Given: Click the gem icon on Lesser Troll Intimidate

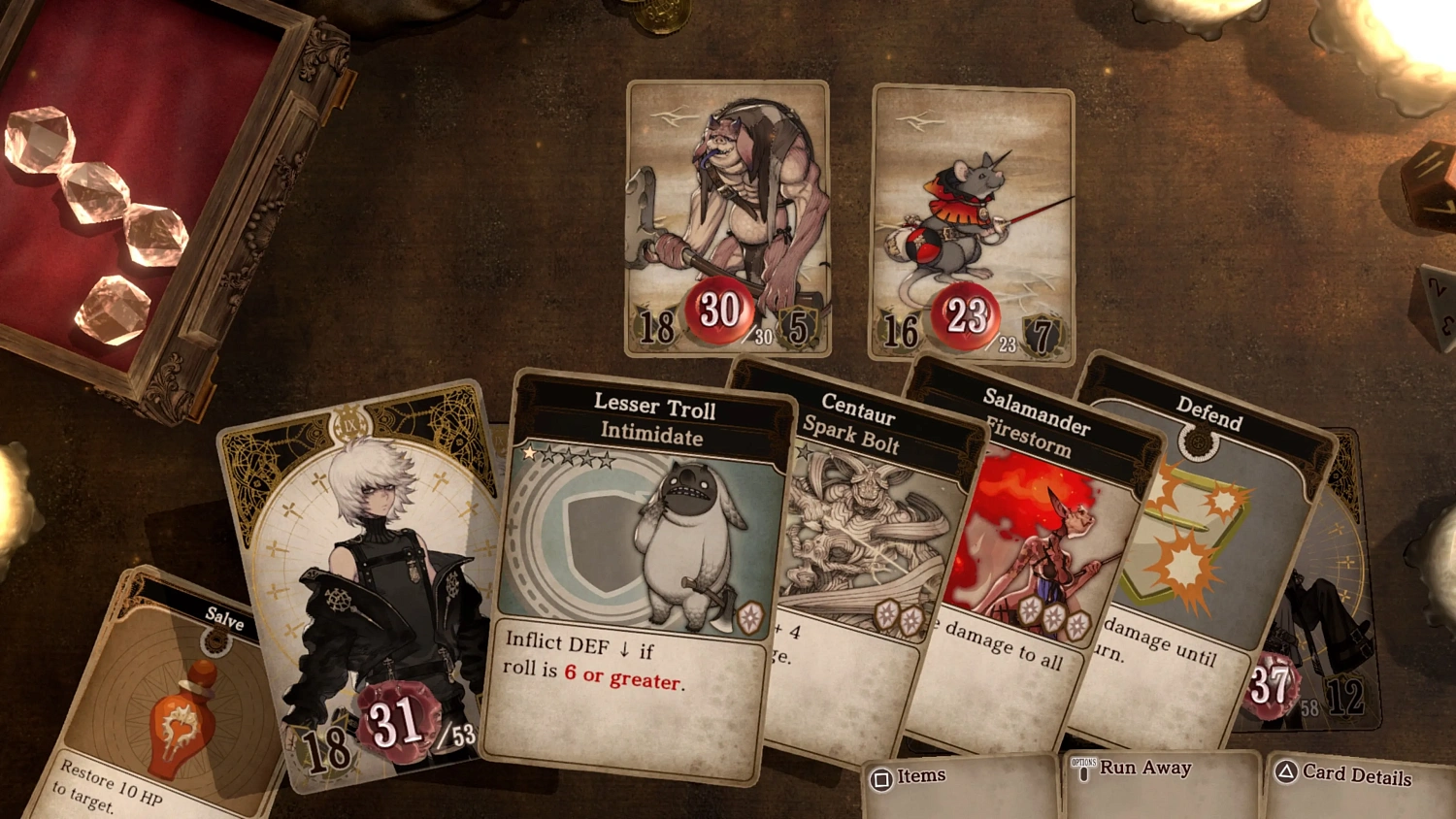Looking at the screenshot, I should [752, 616].
